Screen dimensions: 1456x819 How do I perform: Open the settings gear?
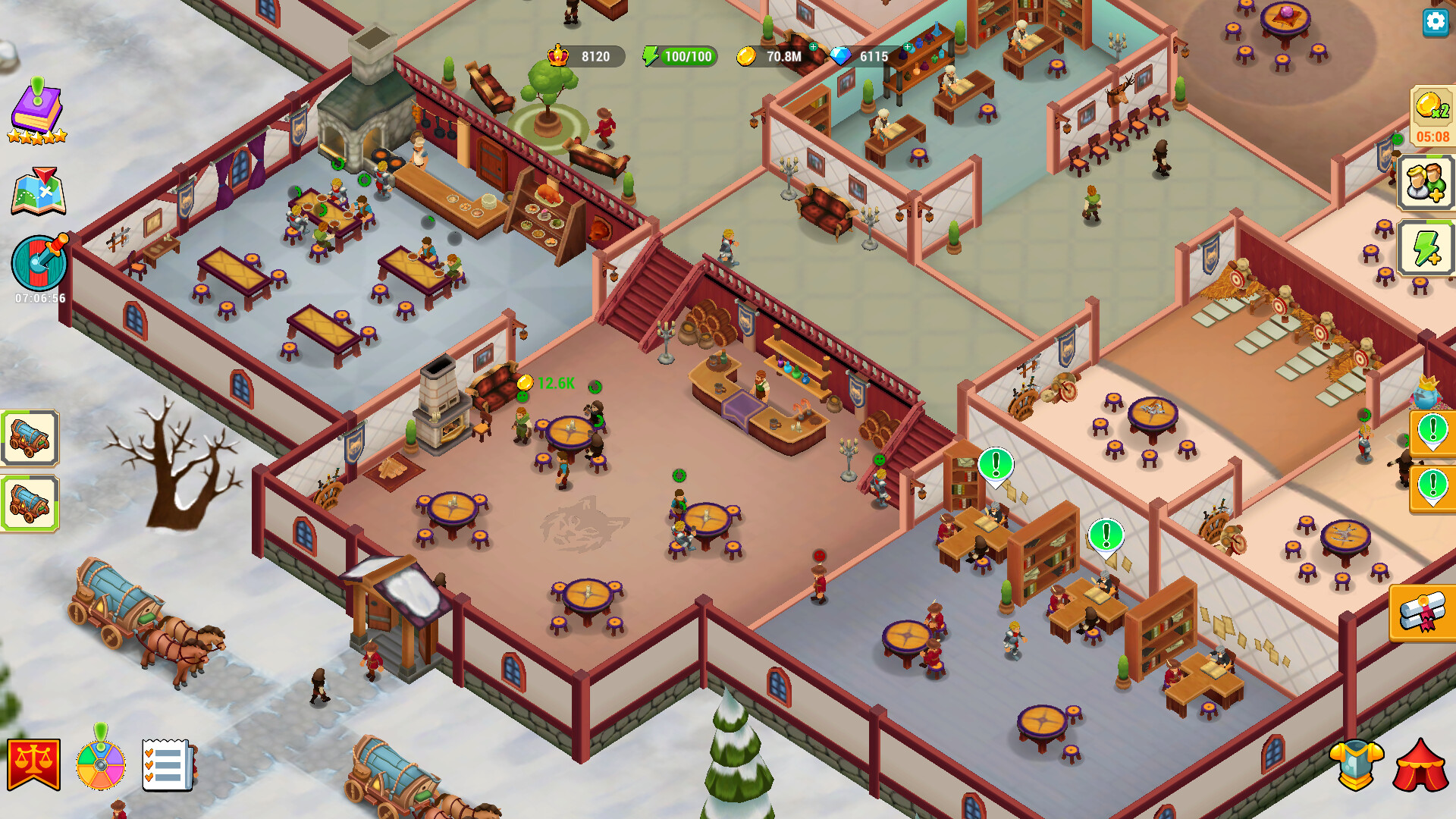[1436, 23]
